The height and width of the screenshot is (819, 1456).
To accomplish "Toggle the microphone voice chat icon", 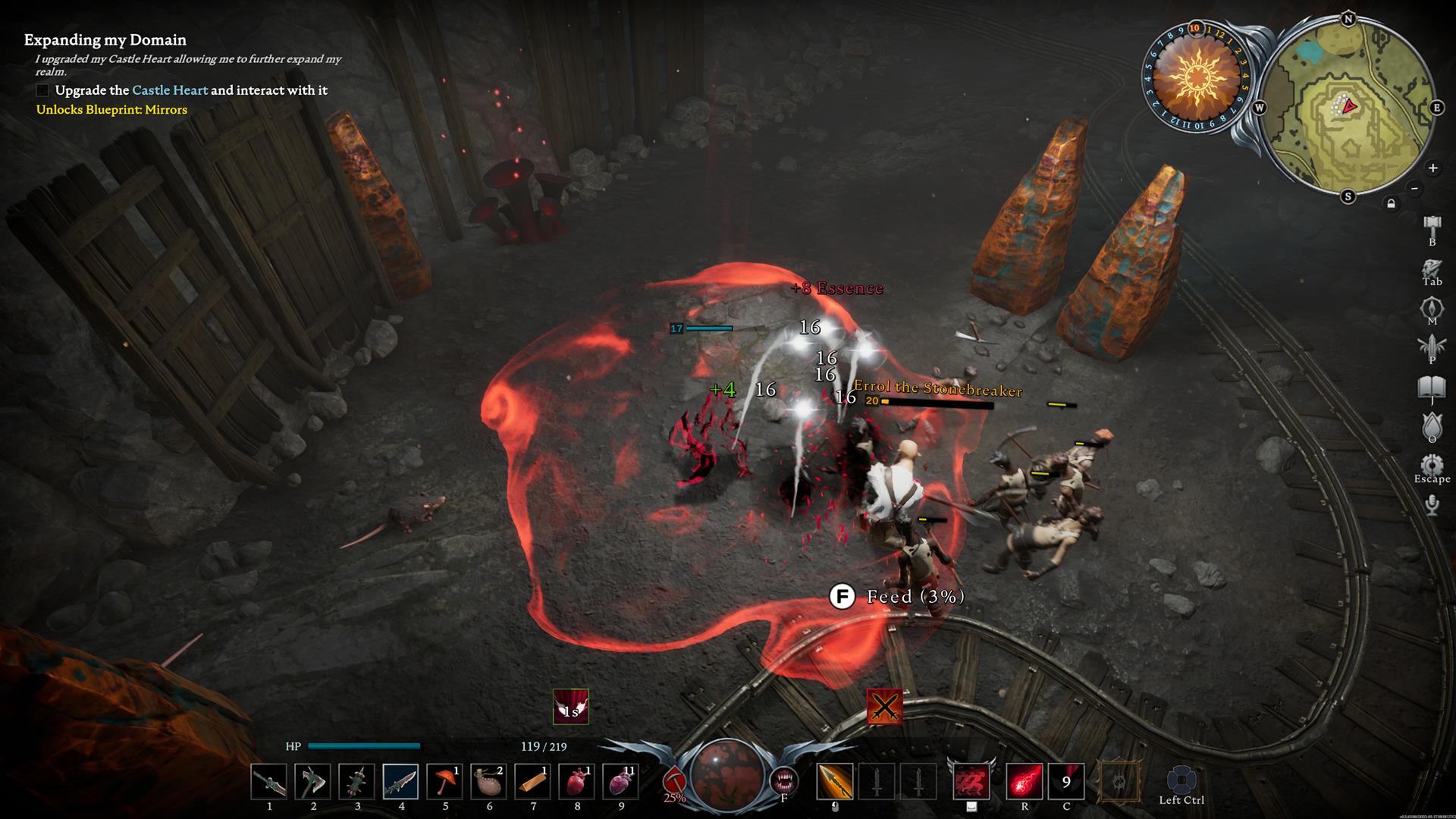I will click(x=1432, y=505).
